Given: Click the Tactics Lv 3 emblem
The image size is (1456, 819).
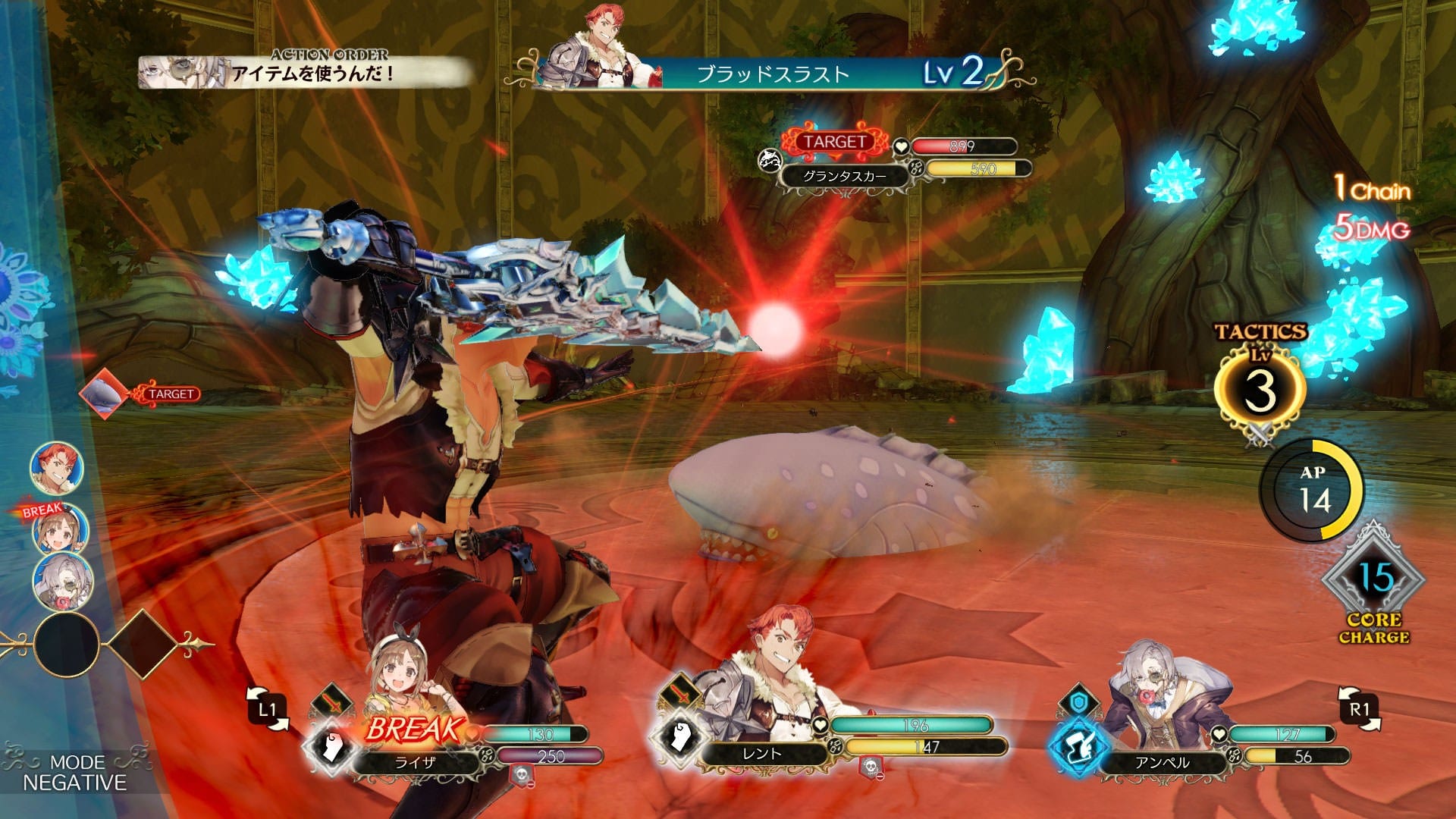Looking at the screenshot, I should (x=1260, y=391).
